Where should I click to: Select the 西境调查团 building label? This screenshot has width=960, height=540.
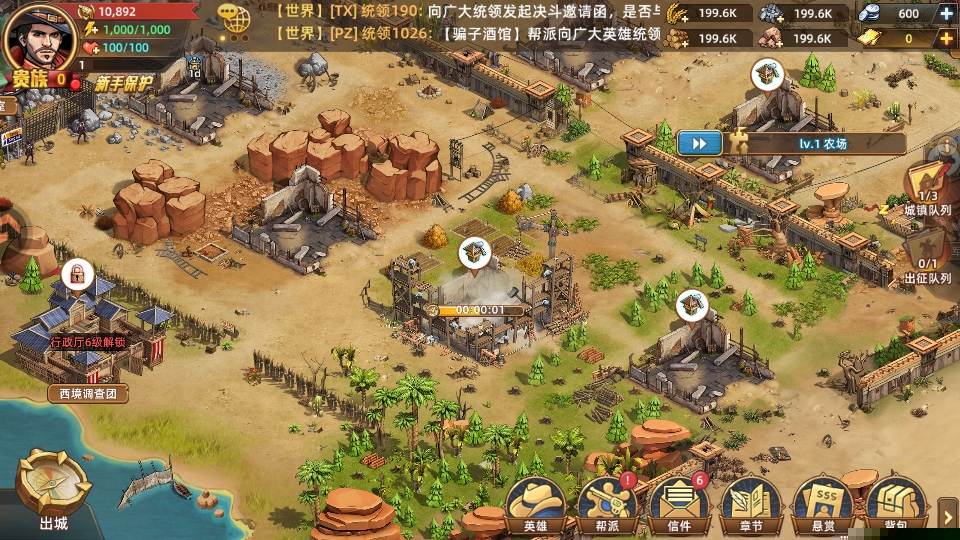click(88, 394)
